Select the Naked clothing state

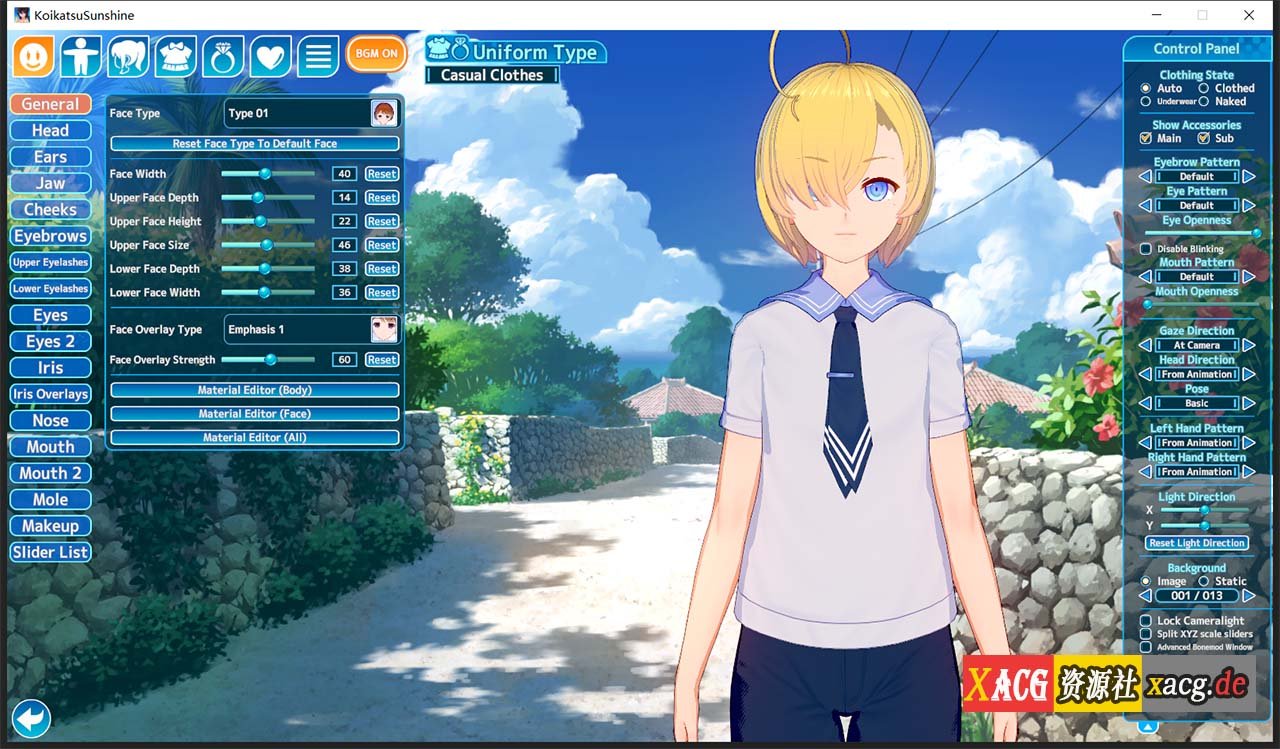click(1202, 101)
